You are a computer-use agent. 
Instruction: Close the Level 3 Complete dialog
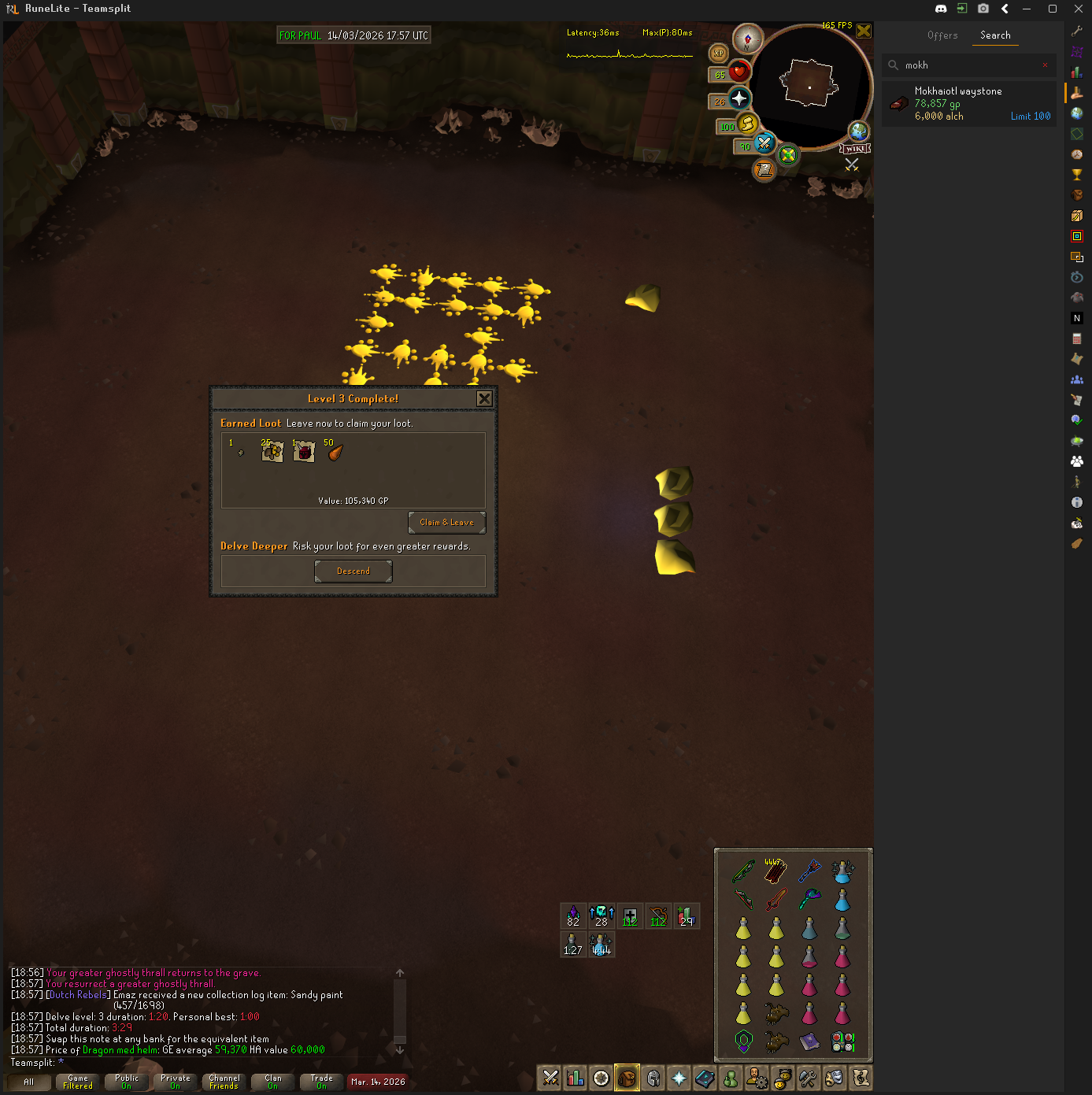[x=484, y=399]
